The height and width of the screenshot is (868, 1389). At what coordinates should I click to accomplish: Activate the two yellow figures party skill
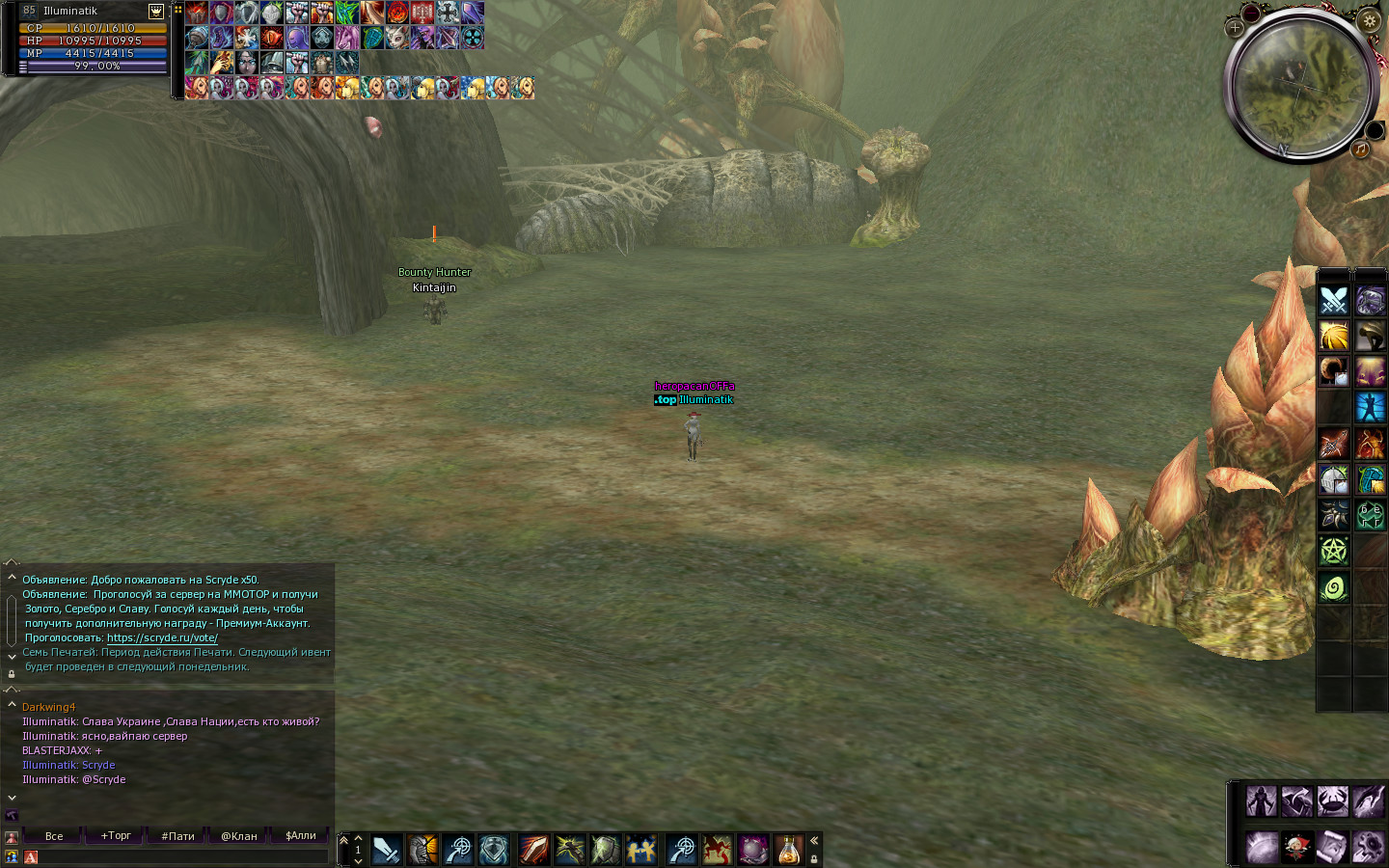(640, 850)
